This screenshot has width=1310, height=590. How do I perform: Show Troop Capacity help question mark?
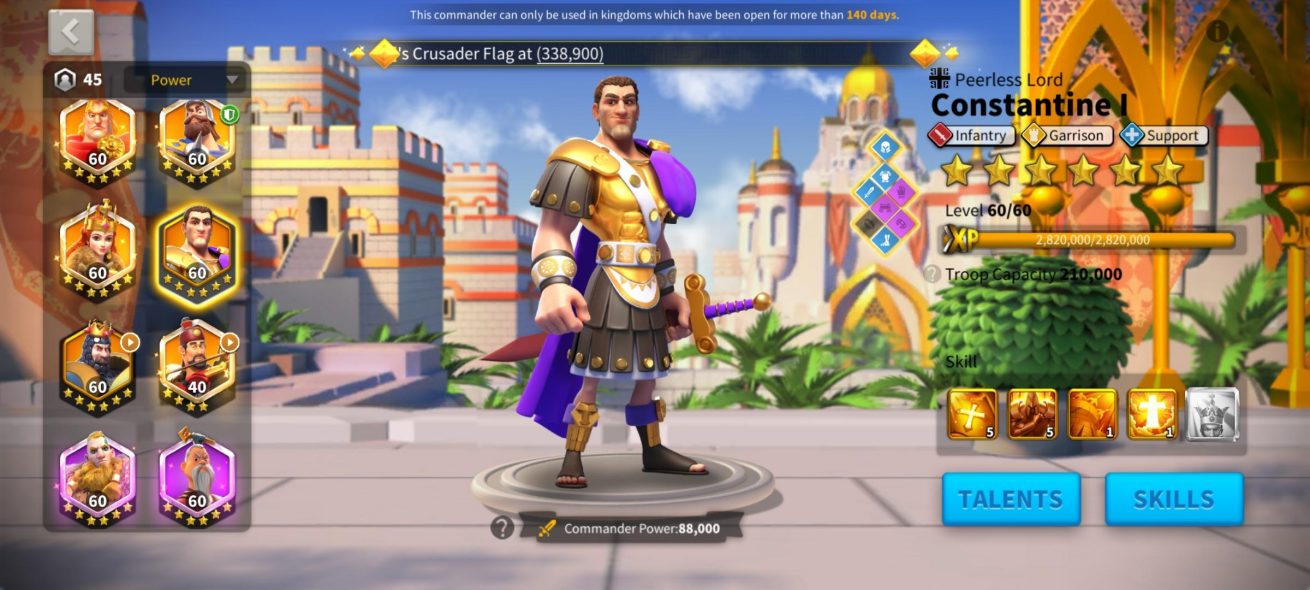[x=931, y=274]
